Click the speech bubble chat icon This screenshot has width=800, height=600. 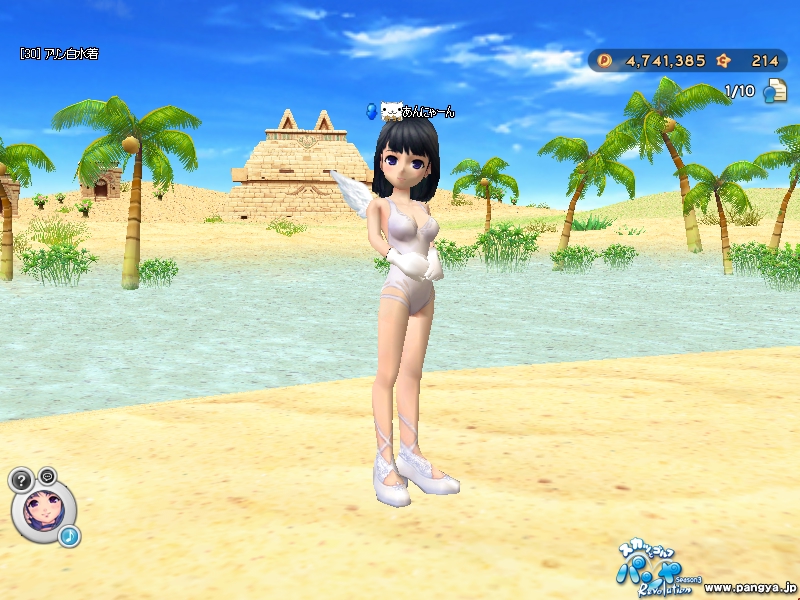pos(47,475)
